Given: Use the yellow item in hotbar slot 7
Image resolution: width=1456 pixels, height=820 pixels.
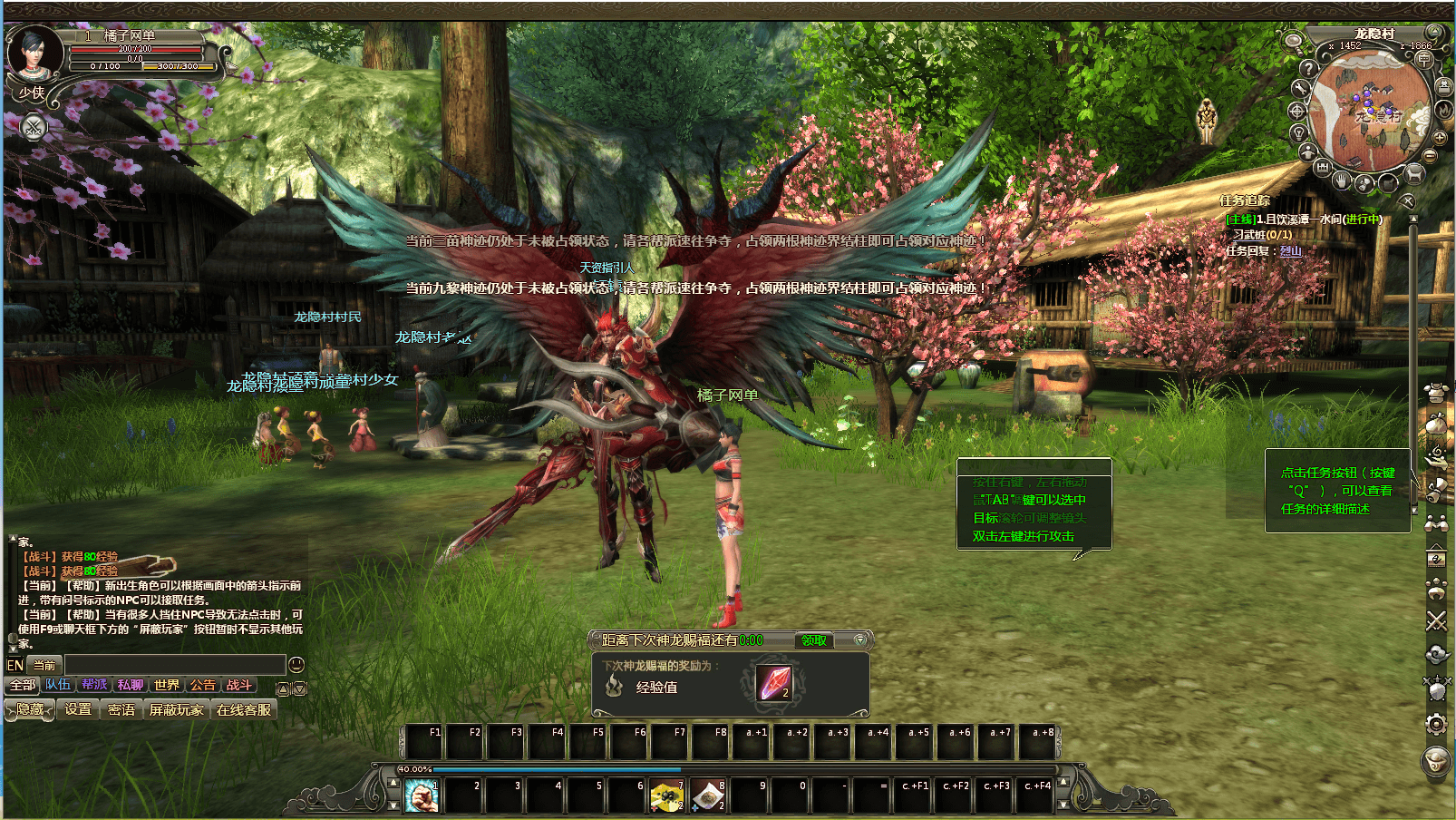Looking at the screenshot, I should point(666,796).
